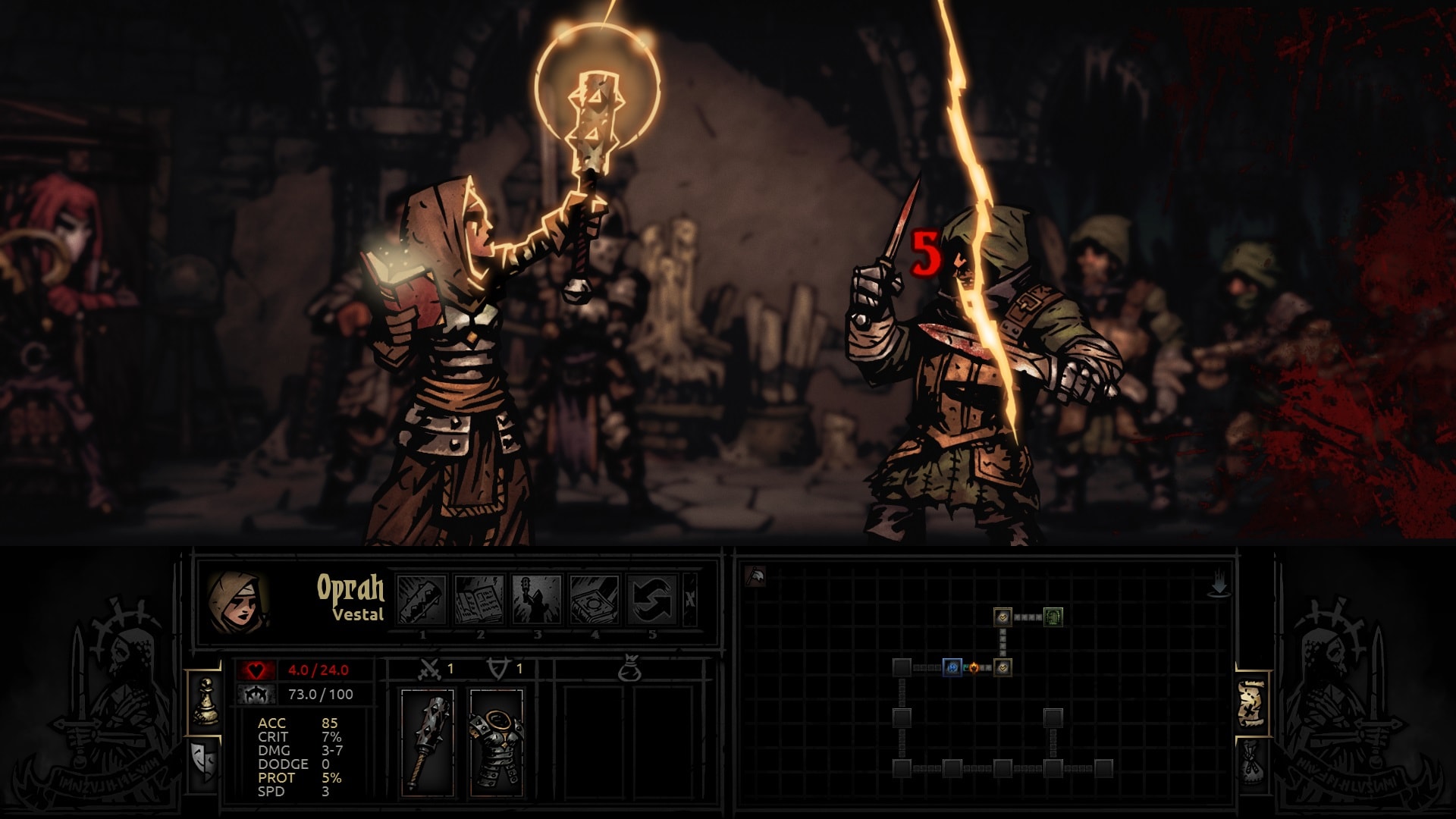
Task: Choose the open book skill icon
Action: point(479,599)
